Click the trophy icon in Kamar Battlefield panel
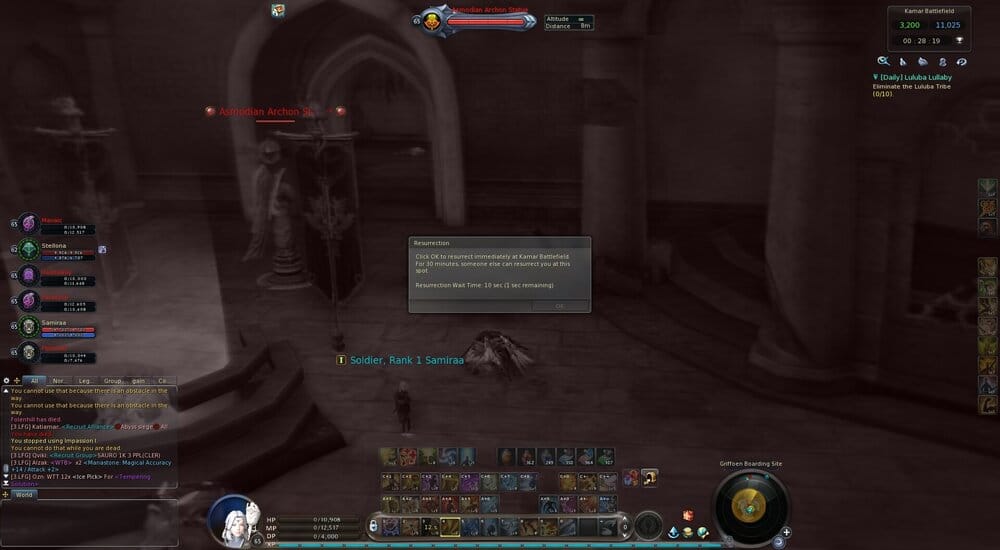 [959, 40]
